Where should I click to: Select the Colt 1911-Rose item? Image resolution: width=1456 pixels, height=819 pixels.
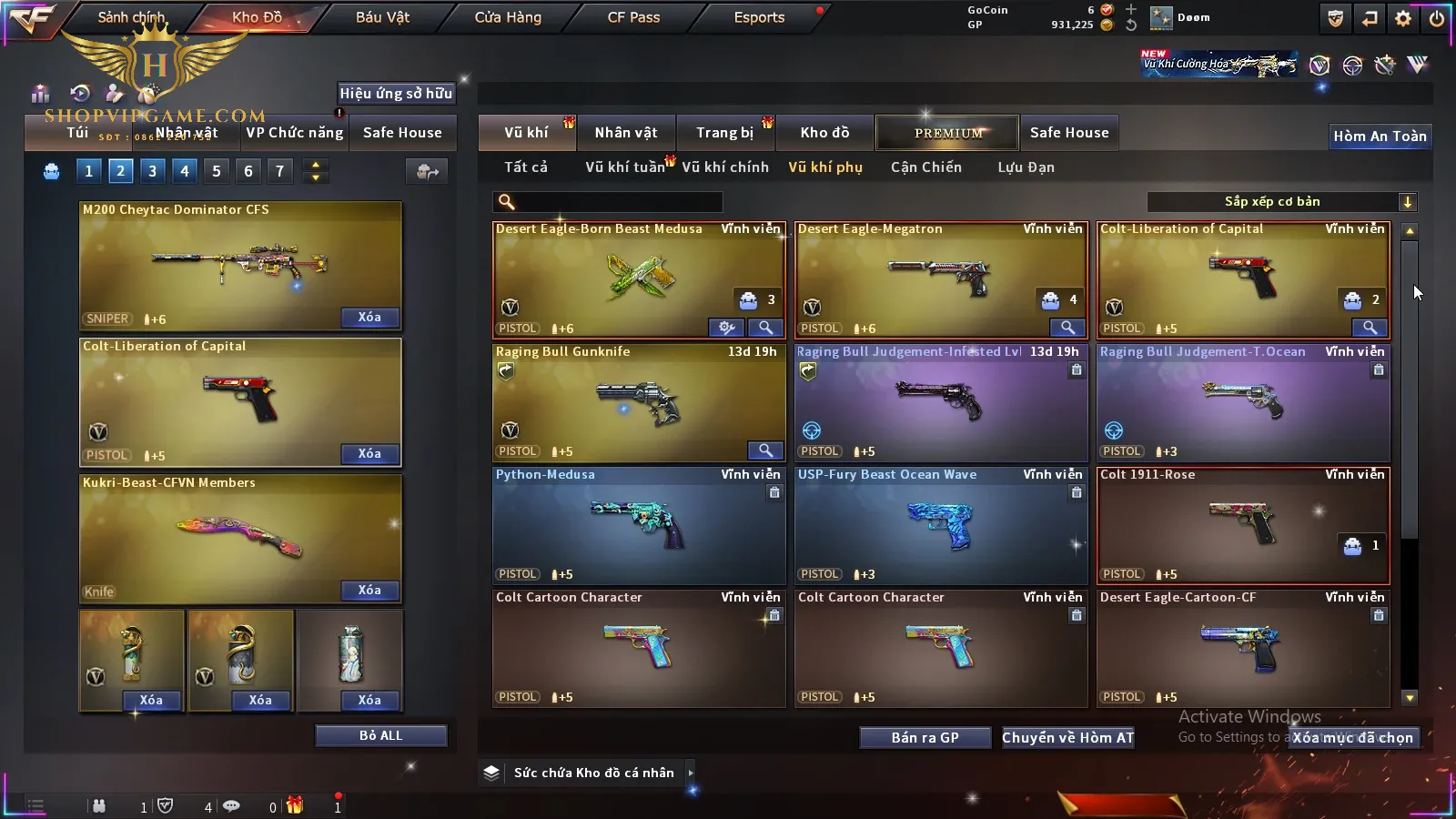click(x=1243, y=525)
